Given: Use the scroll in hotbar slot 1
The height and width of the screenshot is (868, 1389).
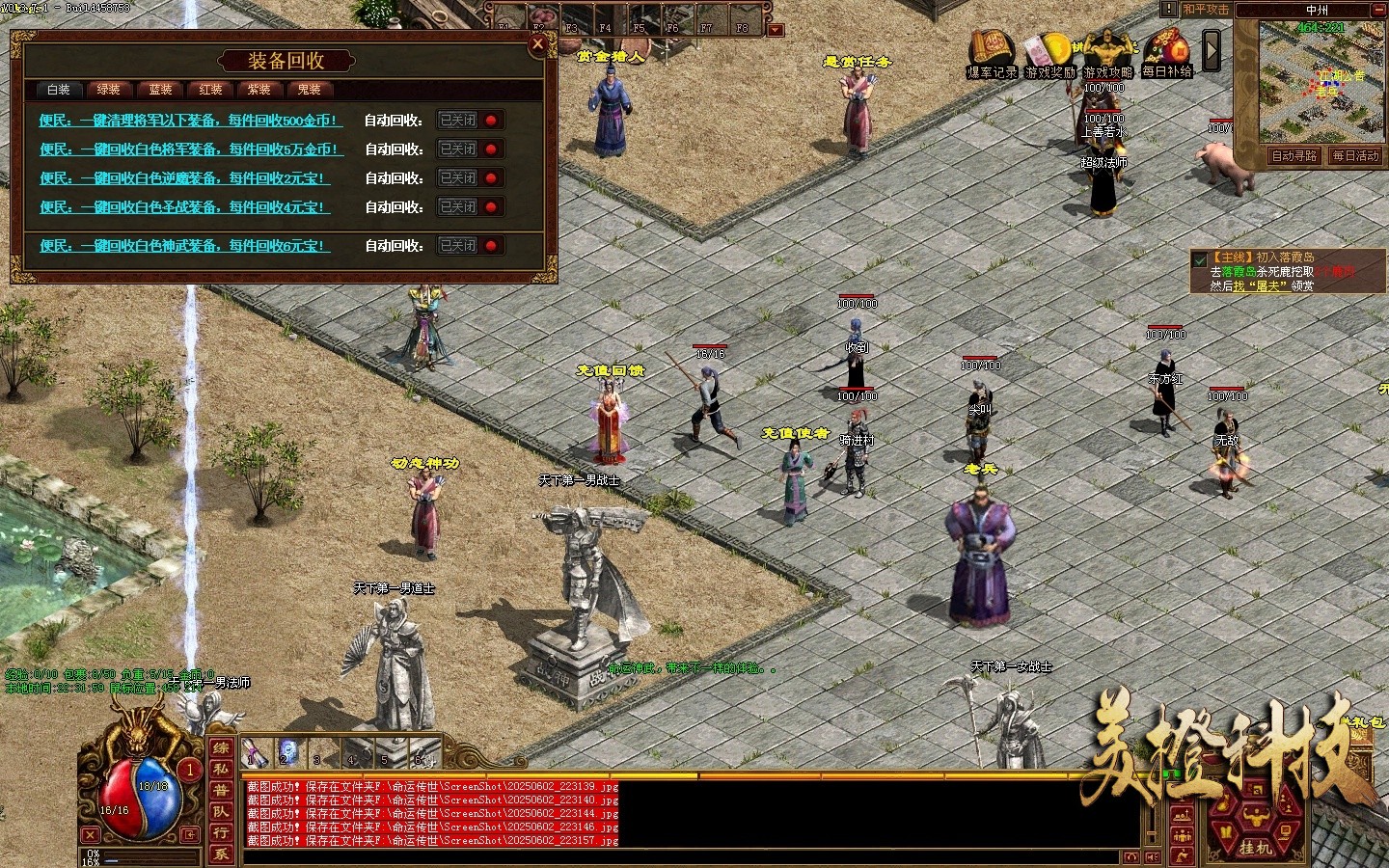Looking at the screenshot, I should [256, 751].
